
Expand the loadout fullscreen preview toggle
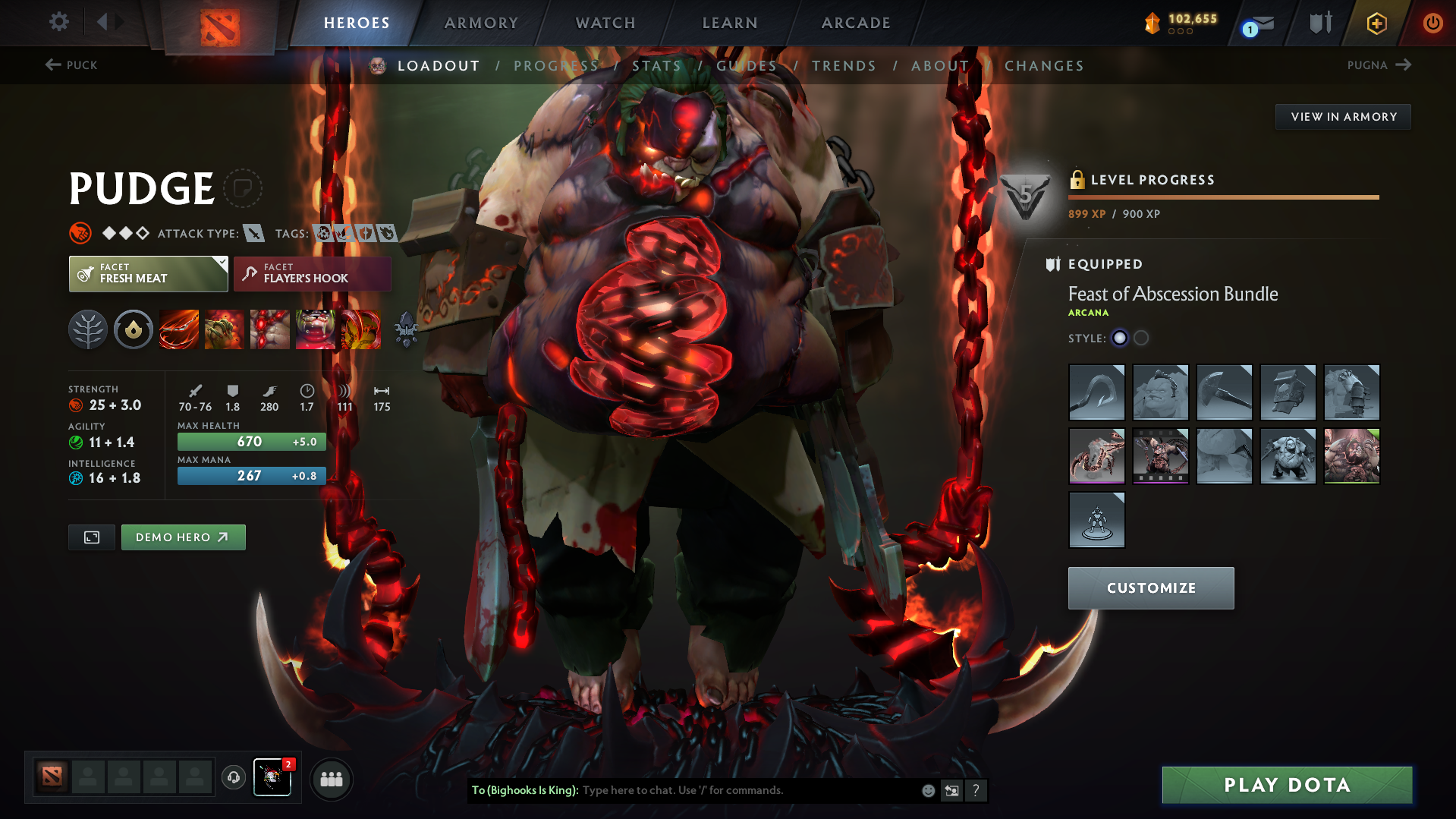click(x=91, y=537)
